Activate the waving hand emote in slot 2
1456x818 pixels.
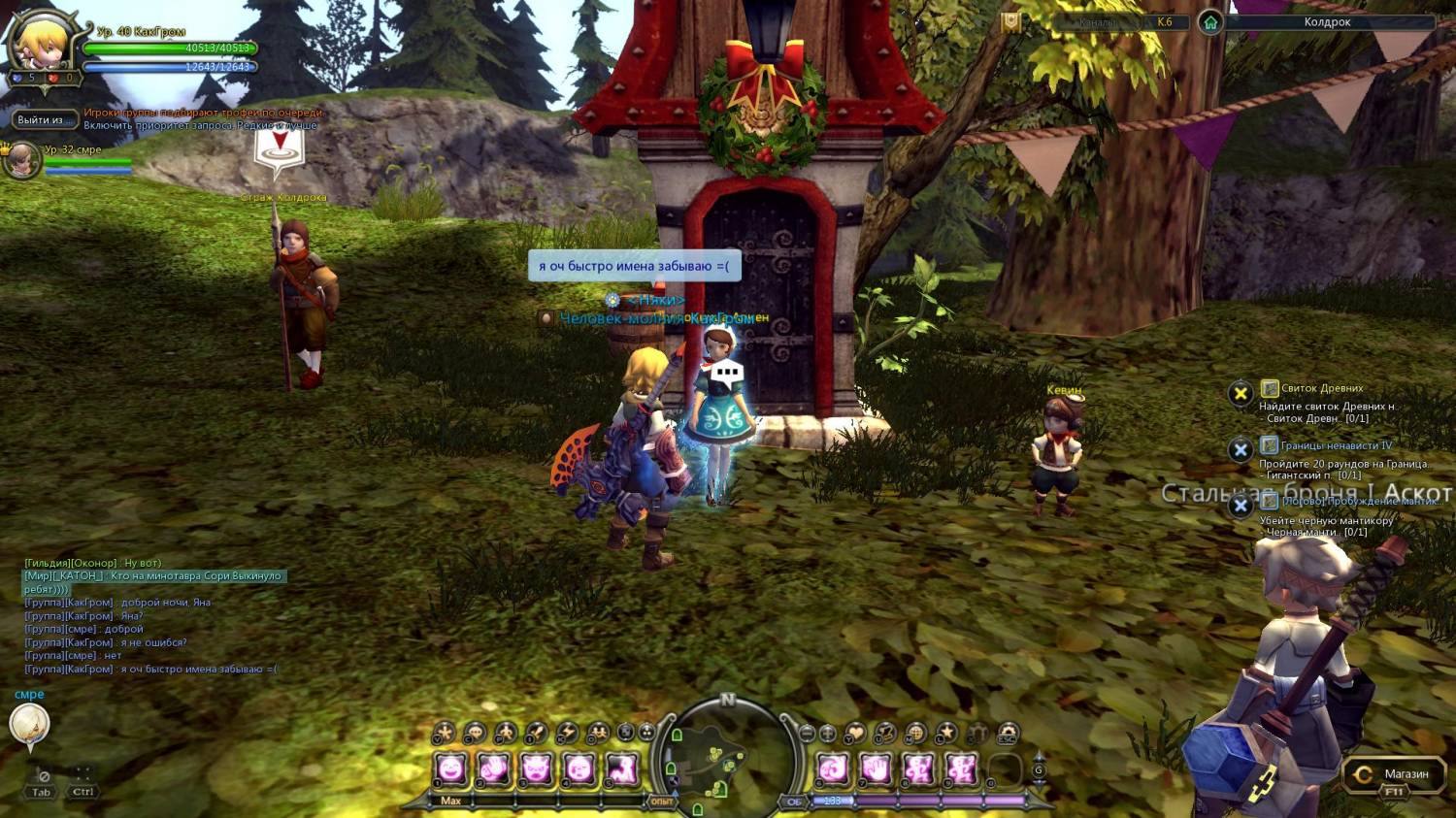[494, 770]
